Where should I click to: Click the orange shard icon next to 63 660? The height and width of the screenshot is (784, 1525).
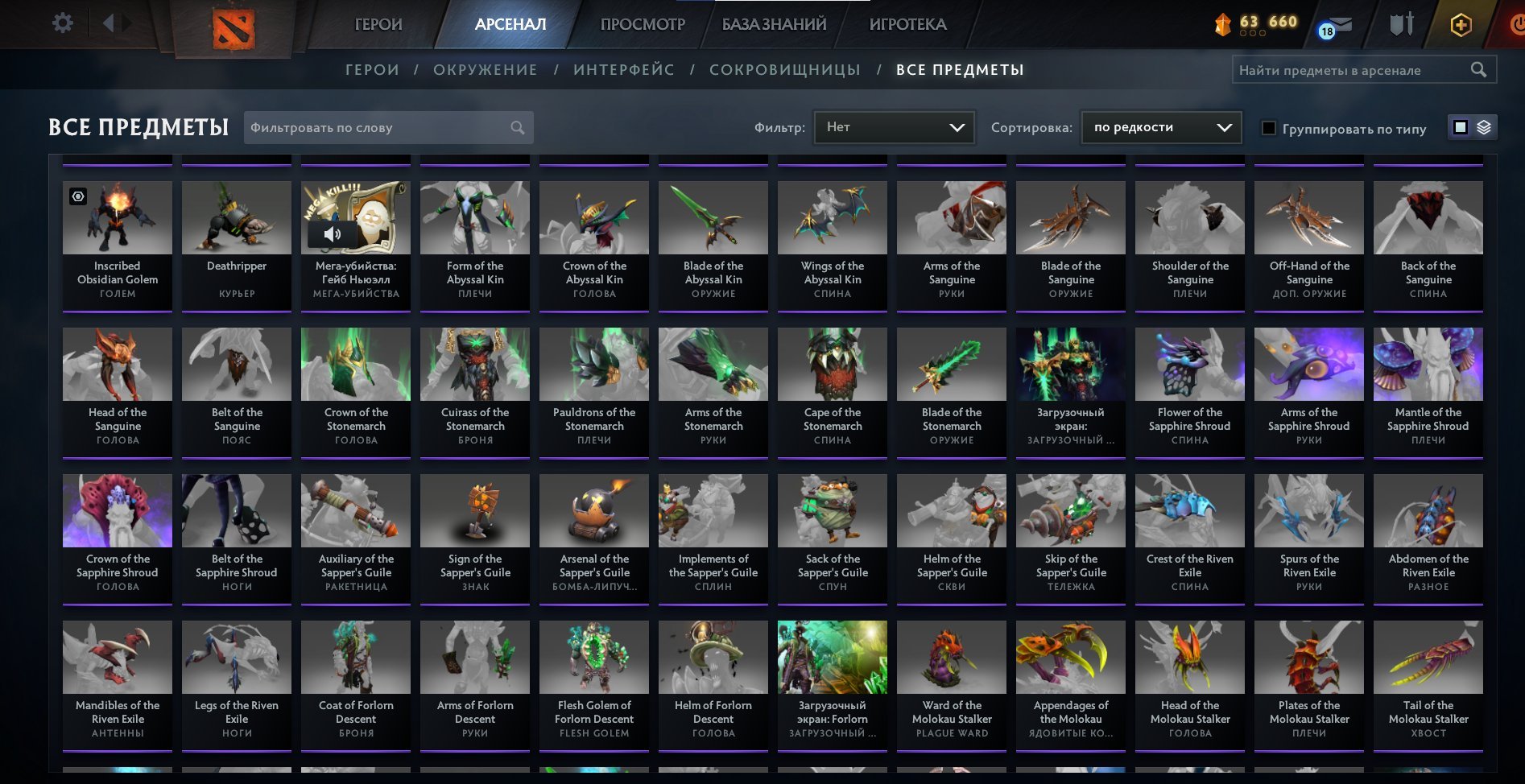[1224, 23]
